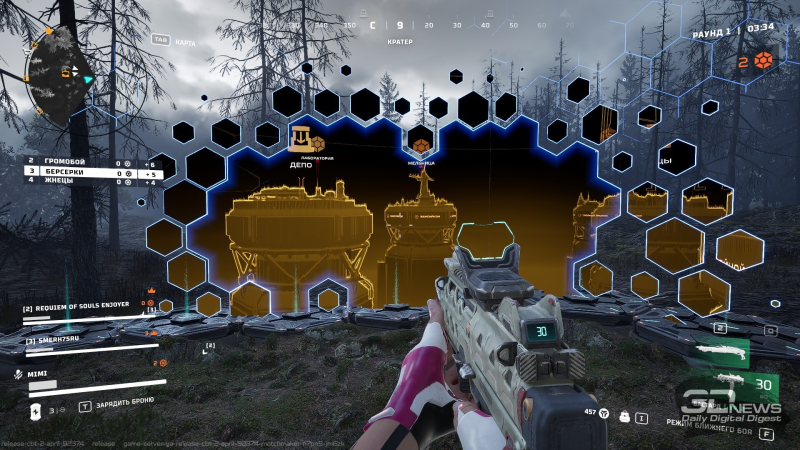Click the microphone icon beside Mimi

18,373
